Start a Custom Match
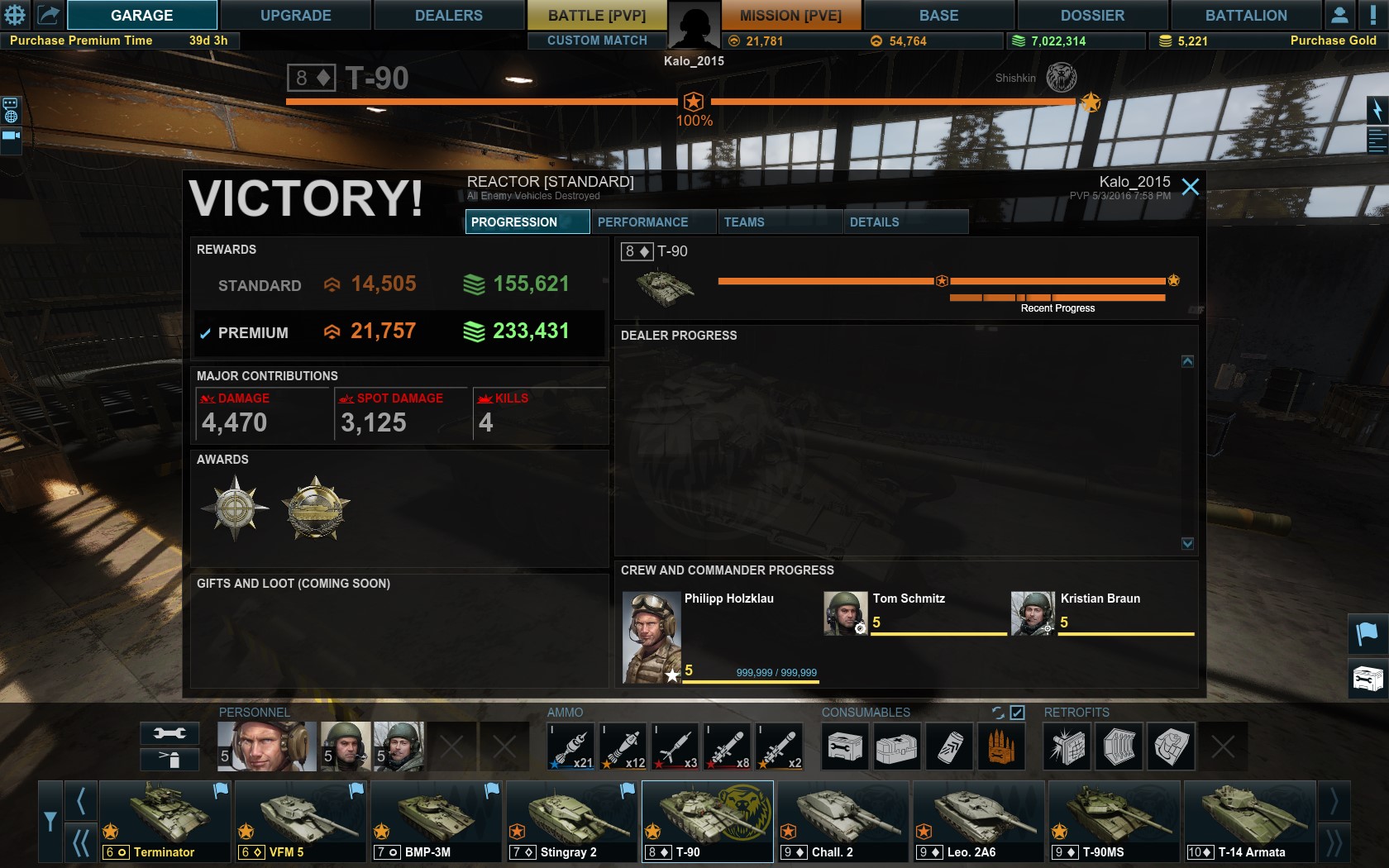 596,41
